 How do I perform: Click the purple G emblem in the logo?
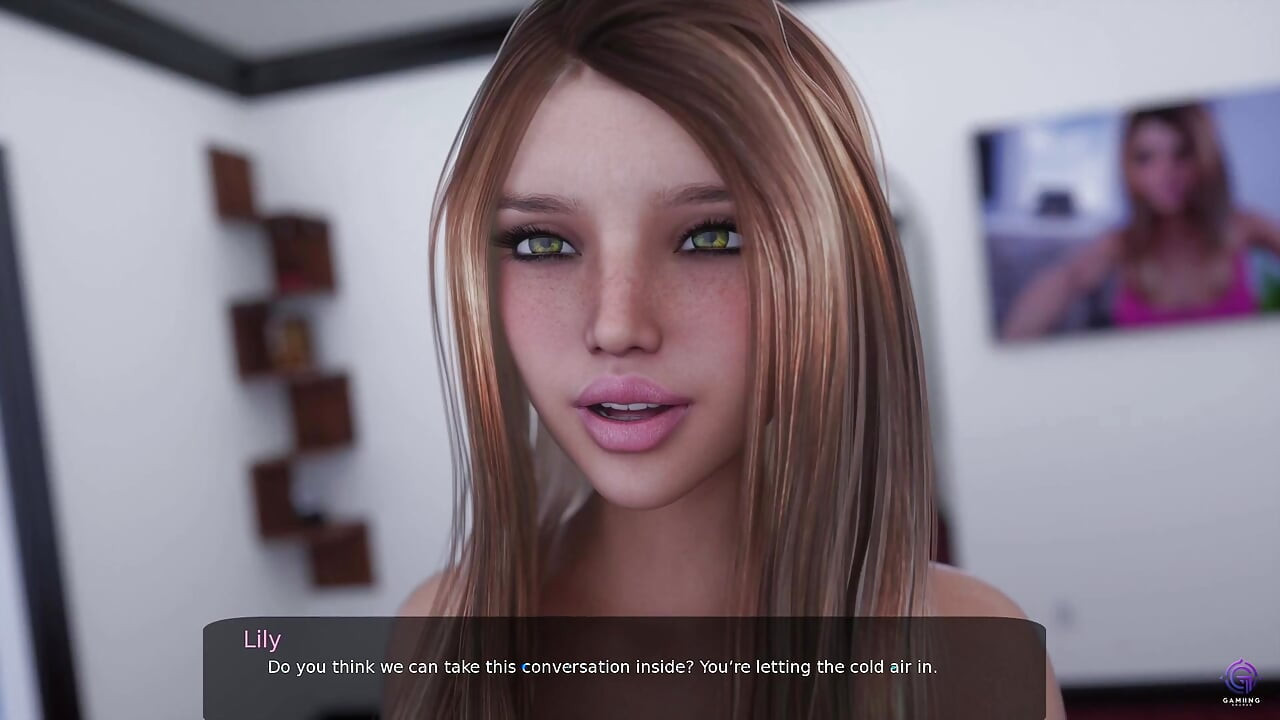click(x=1240, y=676)
